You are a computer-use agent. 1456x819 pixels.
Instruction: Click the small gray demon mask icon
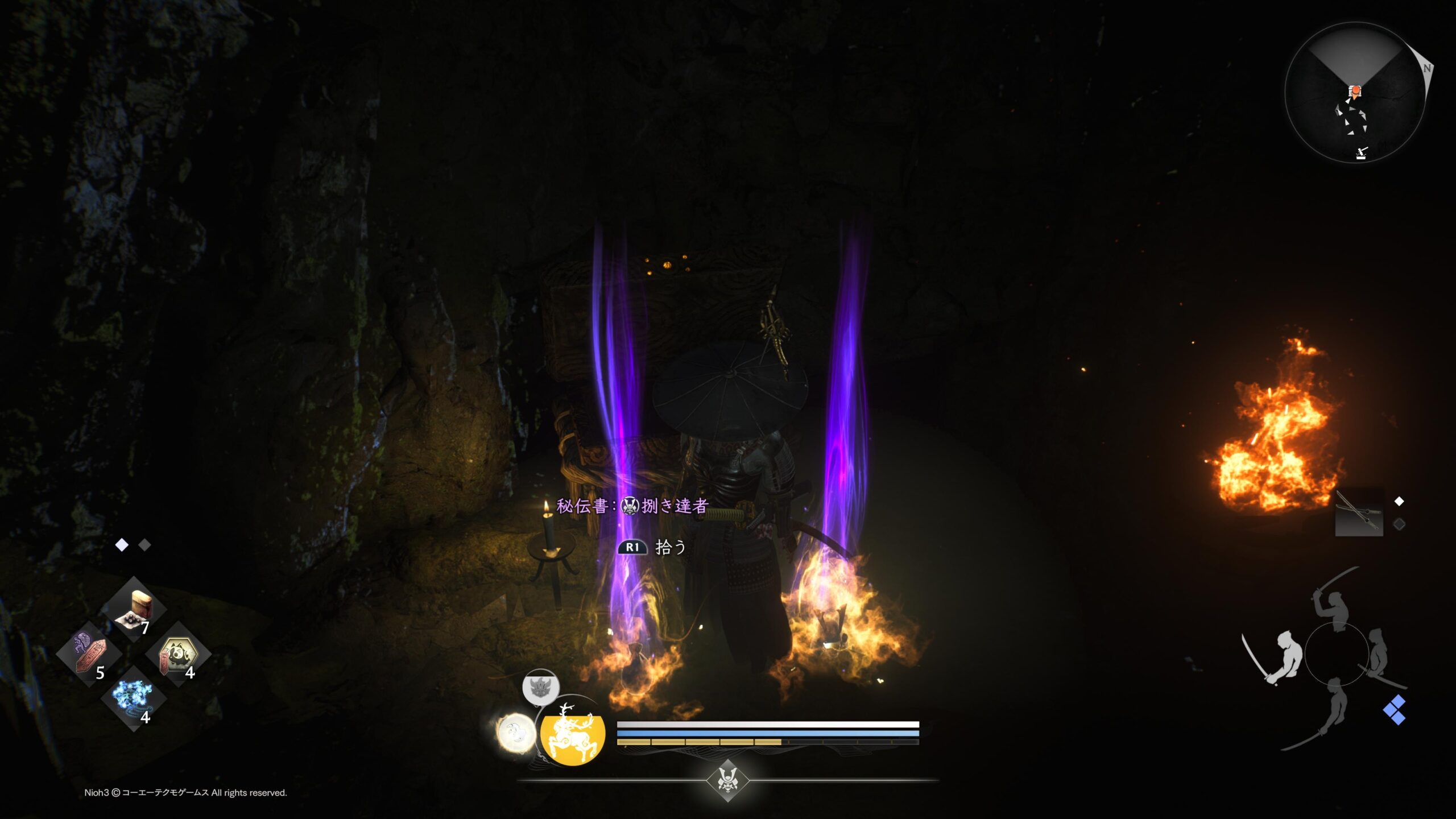pyautogui.click(x=540, y=687)
